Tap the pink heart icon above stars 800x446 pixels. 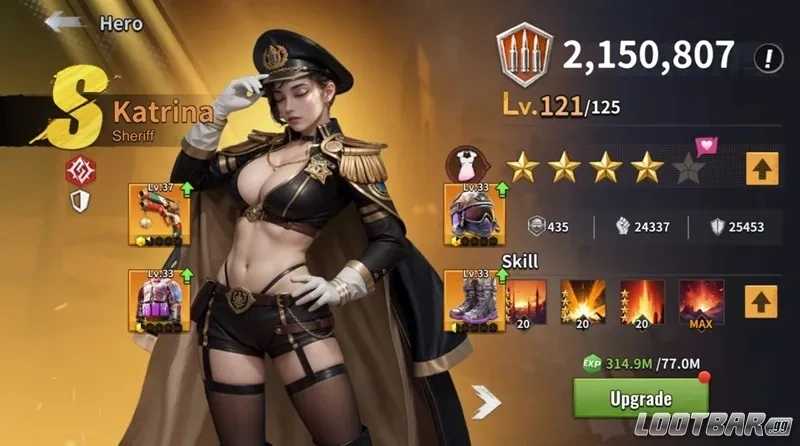[708, 147]
